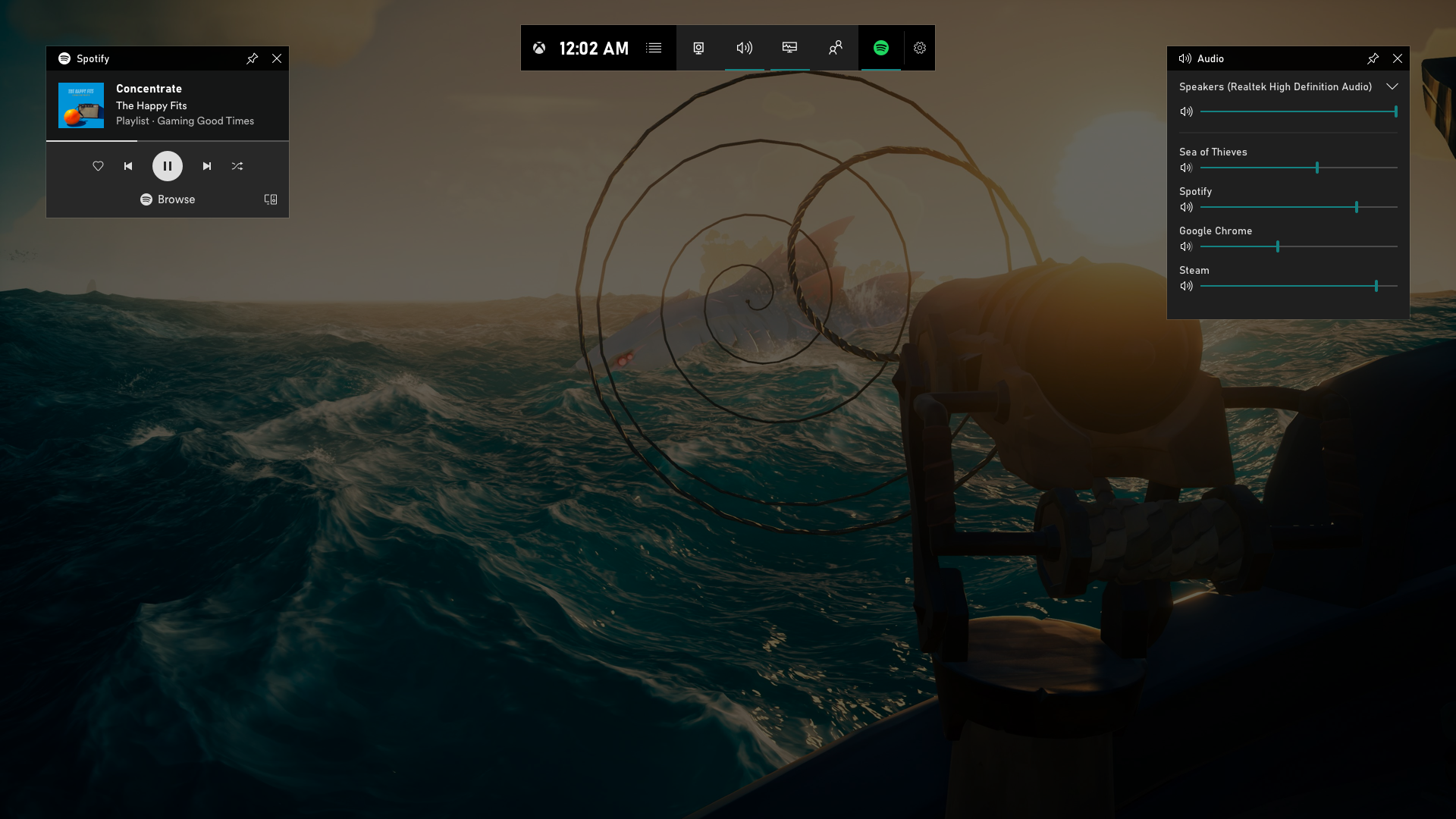This screenshot has width=1456, height=819.
Task: Enable shuffle in the Spotify widget
Action: 237,166
